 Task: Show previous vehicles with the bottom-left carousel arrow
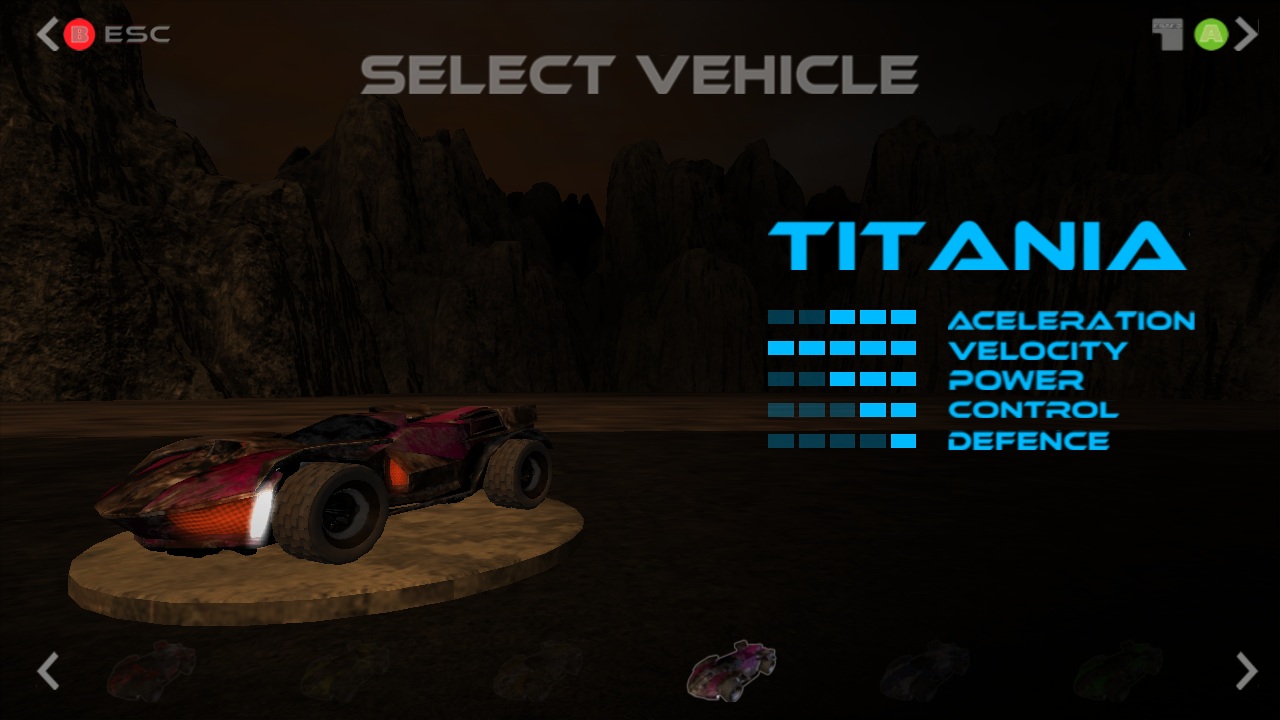(47, 671)
